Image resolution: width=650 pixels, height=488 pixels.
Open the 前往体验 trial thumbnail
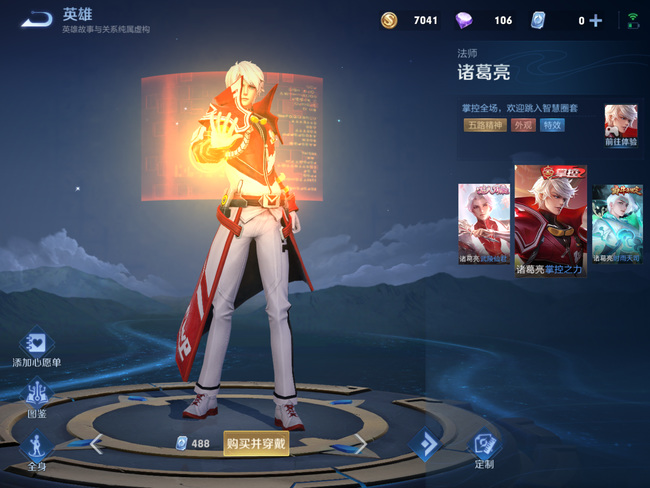coord(620,126)
